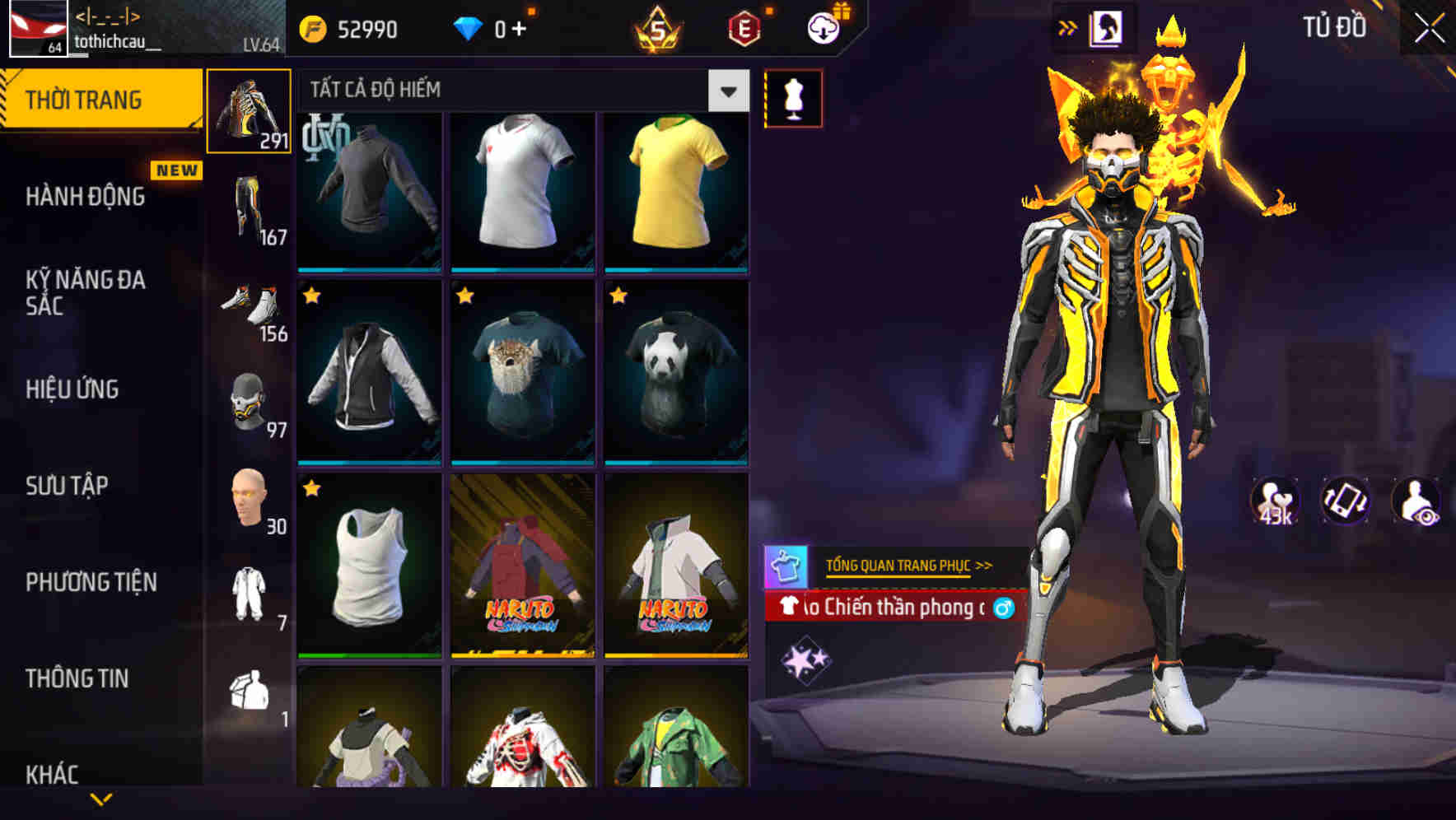Select the white Naruto Shippuden jacket thumbnail

coord(675,566)
